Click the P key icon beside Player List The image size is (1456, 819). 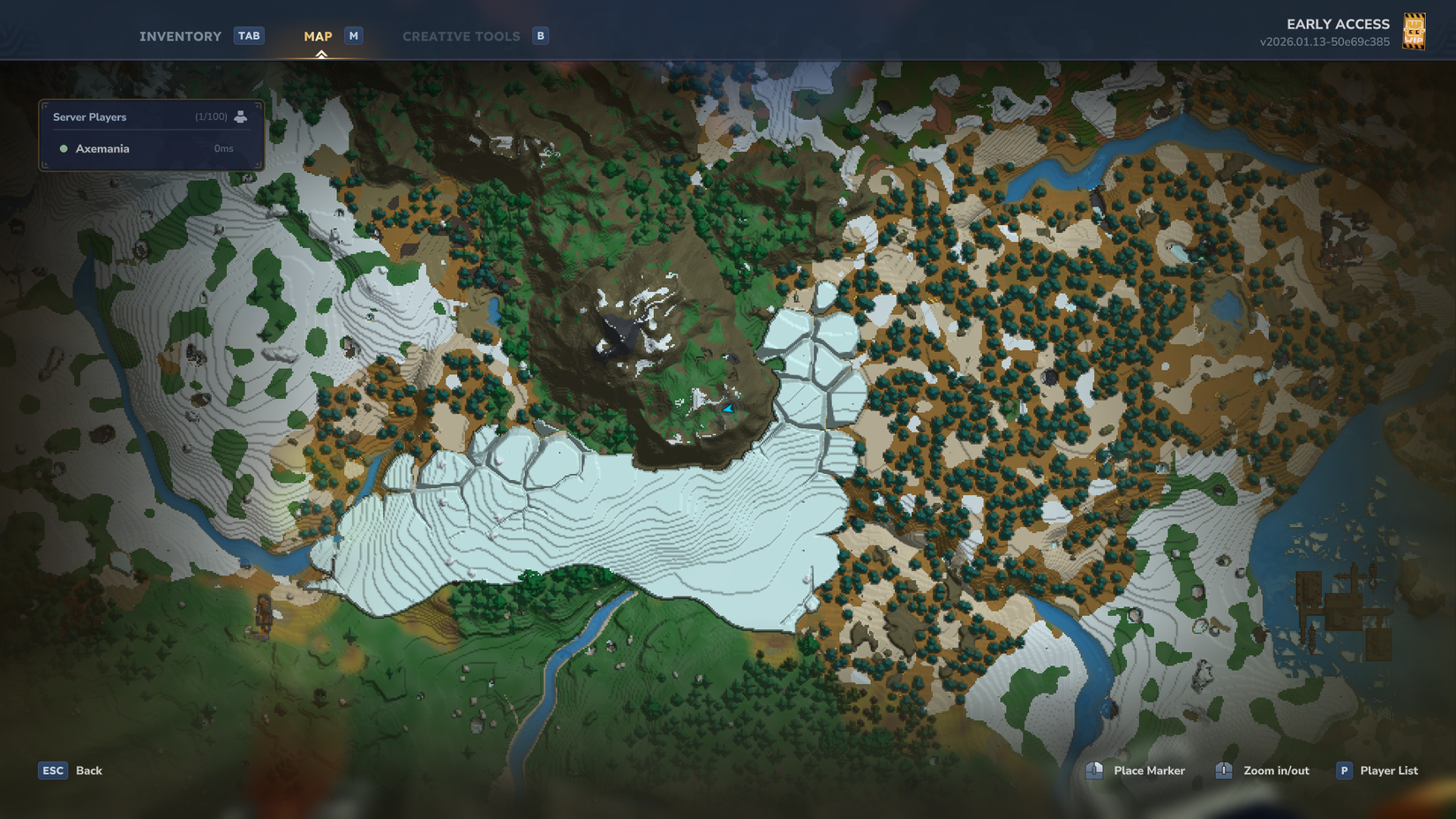pyautogui.click(x=1343, y=770)
